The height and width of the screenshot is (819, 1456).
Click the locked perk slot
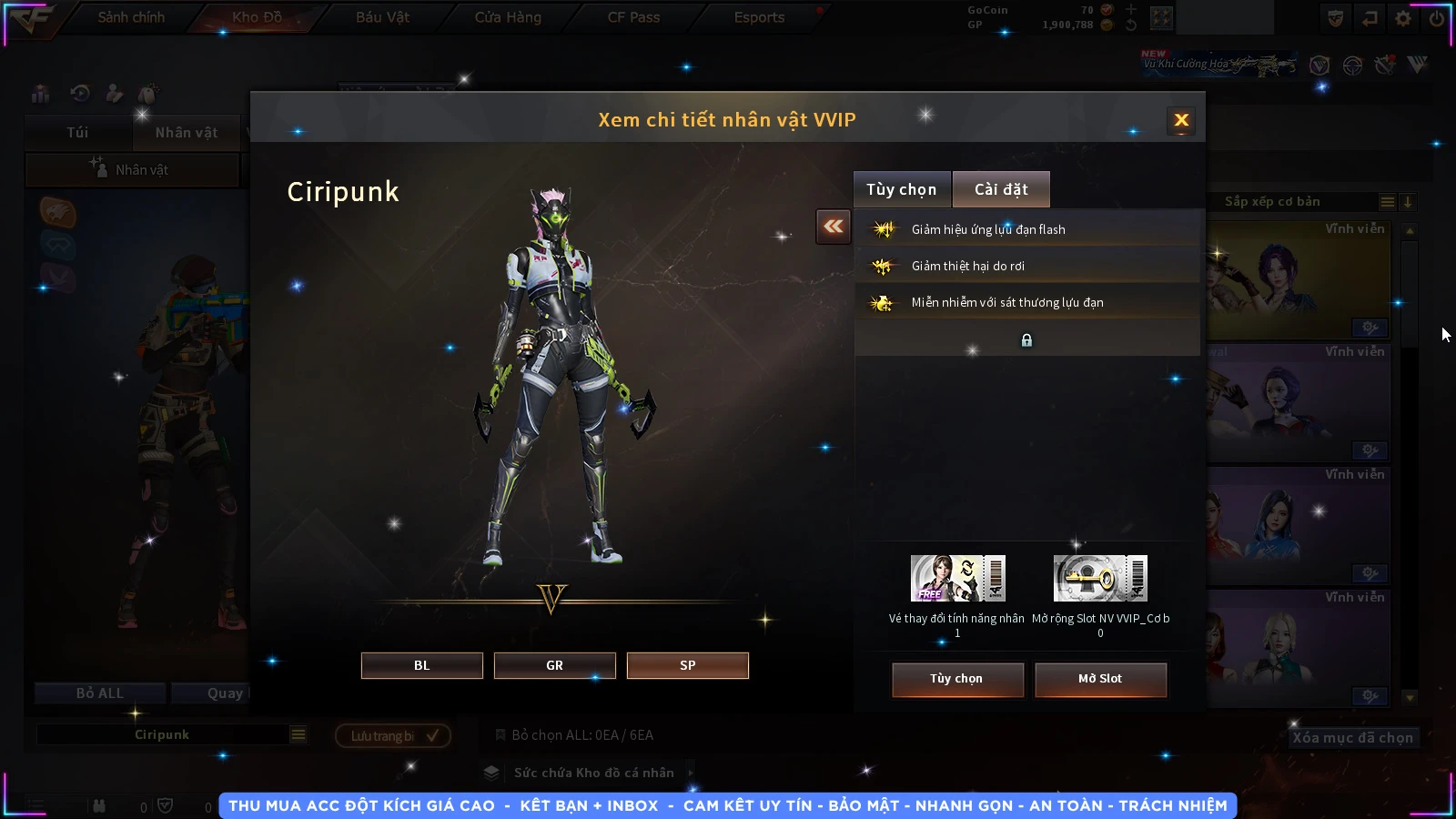1026,340
